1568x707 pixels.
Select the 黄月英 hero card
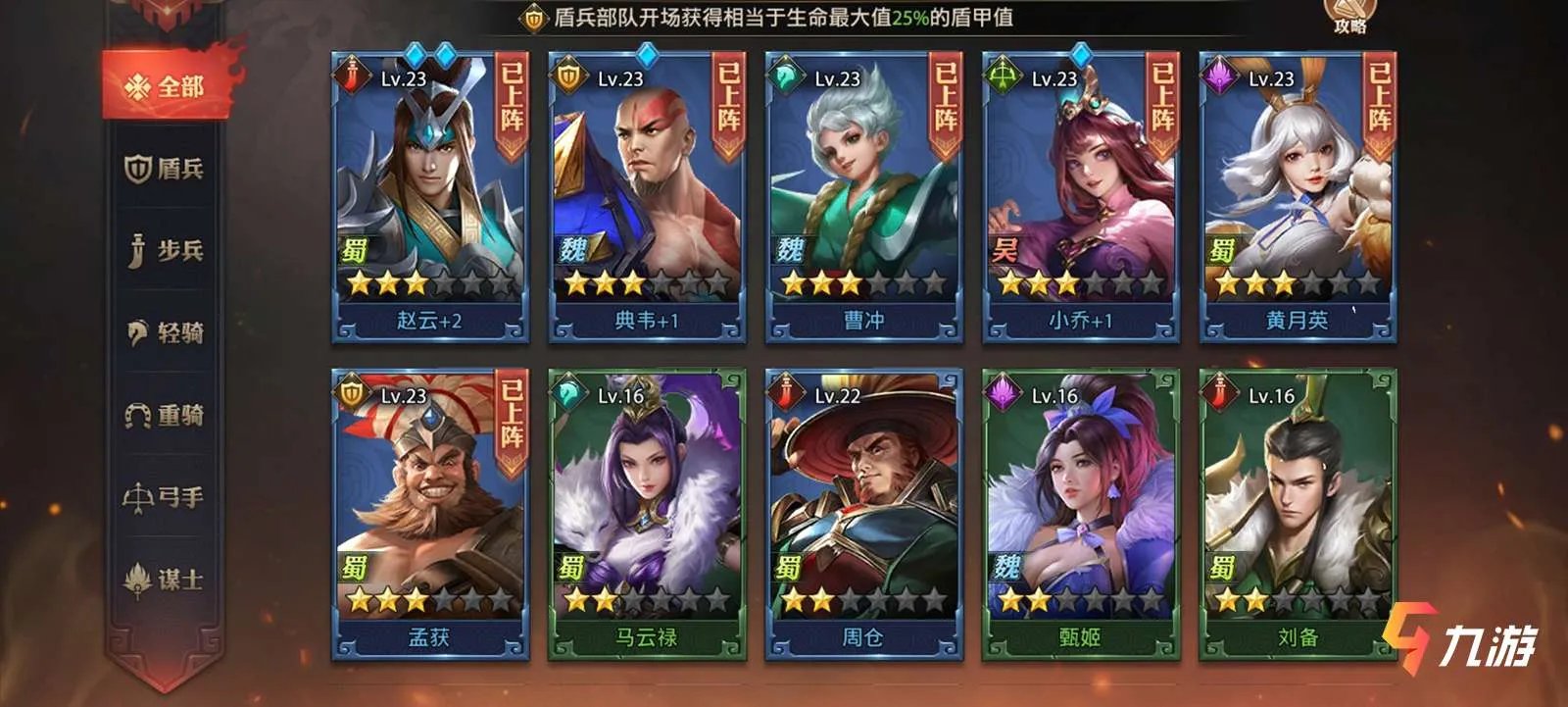pos(1298,196)
